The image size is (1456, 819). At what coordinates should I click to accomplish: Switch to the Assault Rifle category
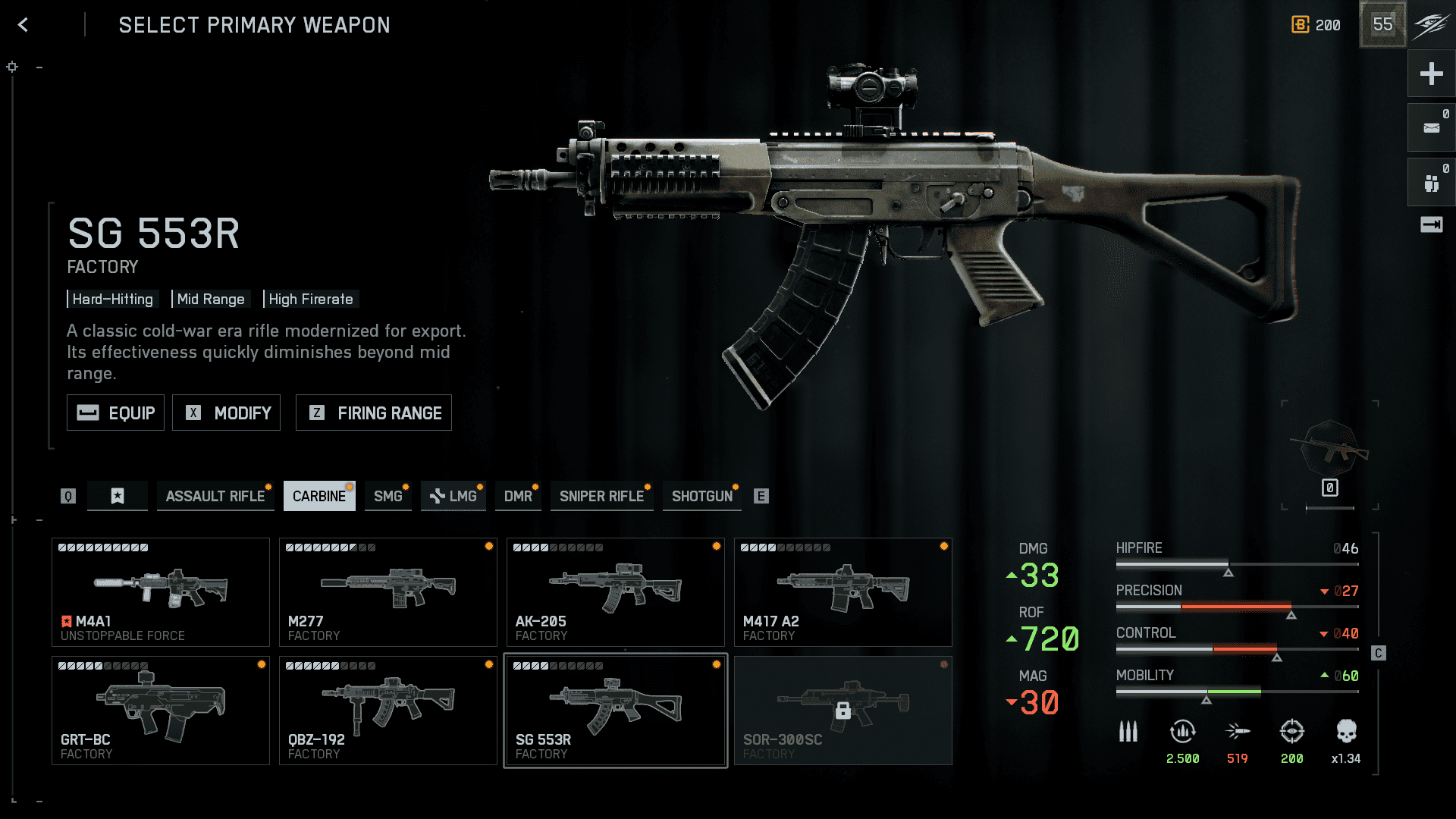[215, 496]
